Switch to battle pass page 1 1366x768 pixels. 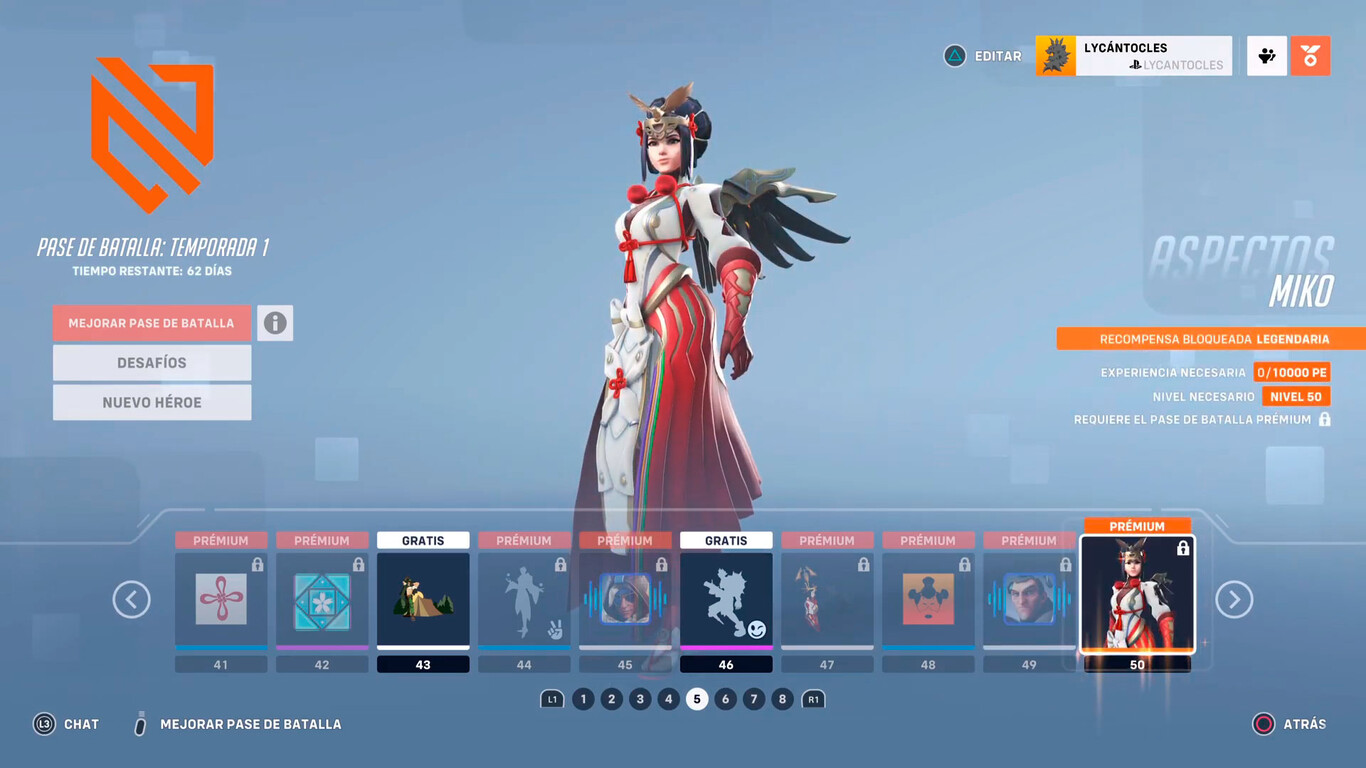tap(583, 699)
